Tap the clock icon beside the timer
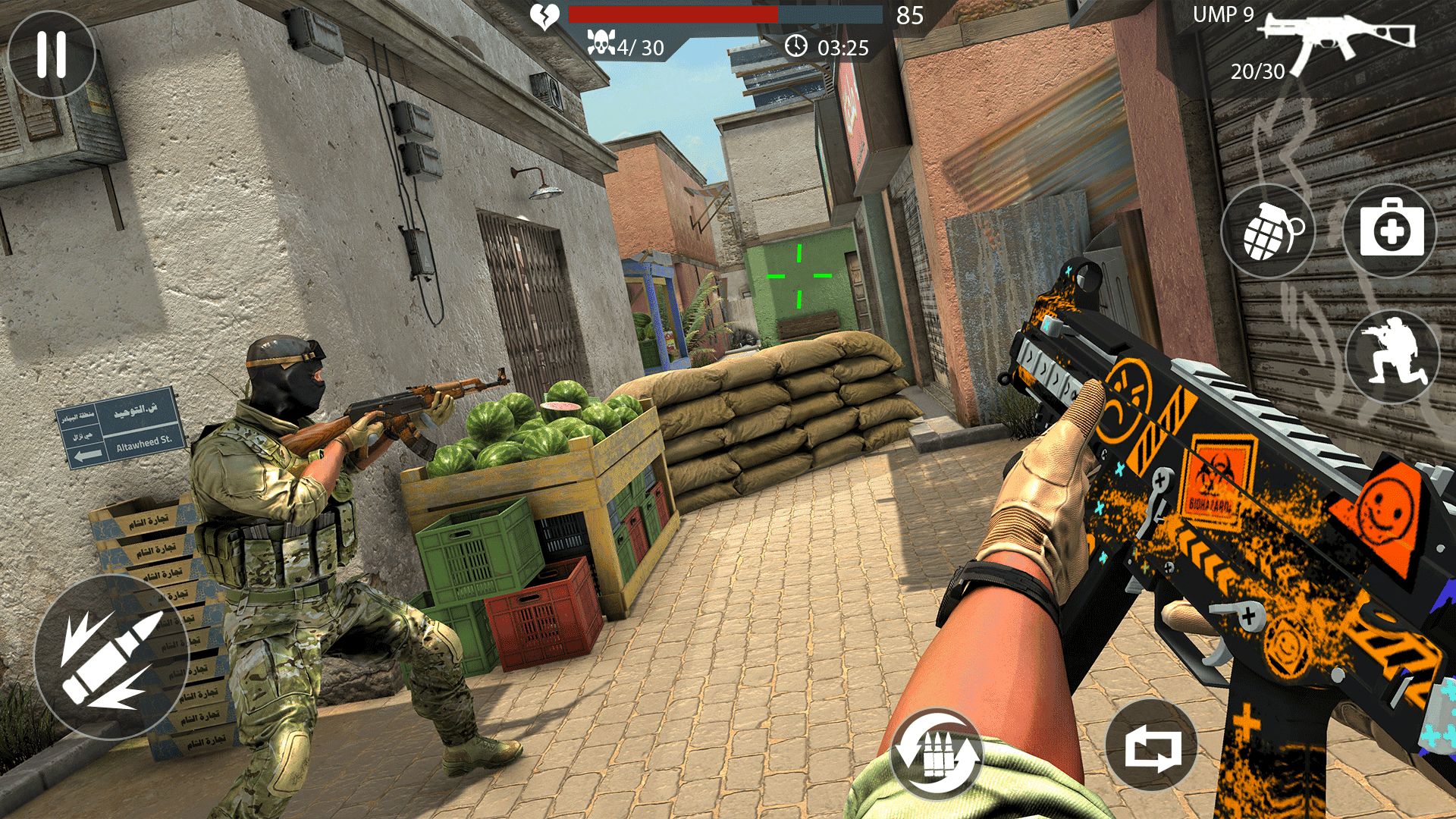1456x819 pixels. pos(795,47)
